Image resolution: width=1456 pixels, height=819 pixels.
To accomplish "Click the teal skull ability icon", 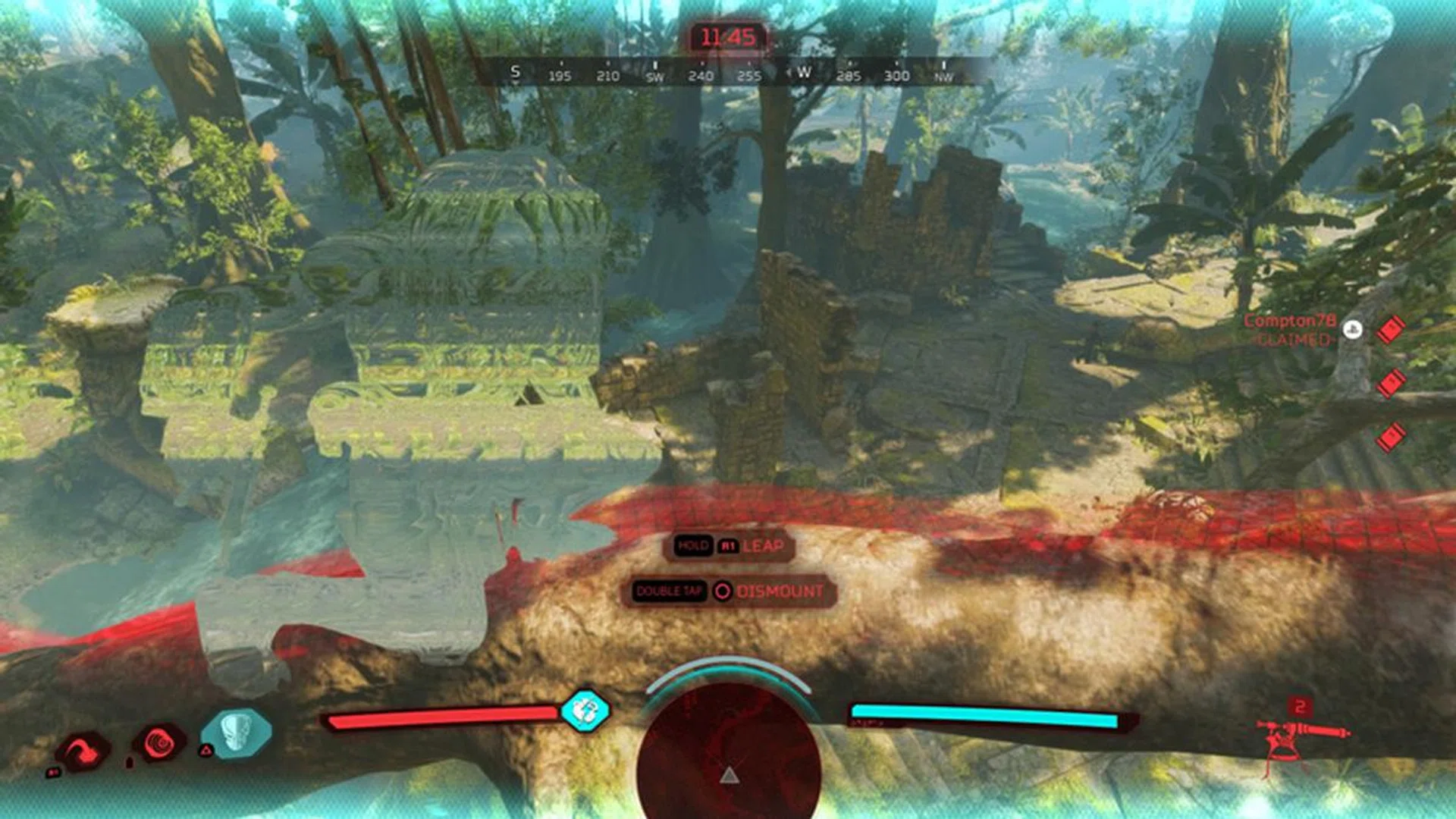I will (x=237, y=733).
